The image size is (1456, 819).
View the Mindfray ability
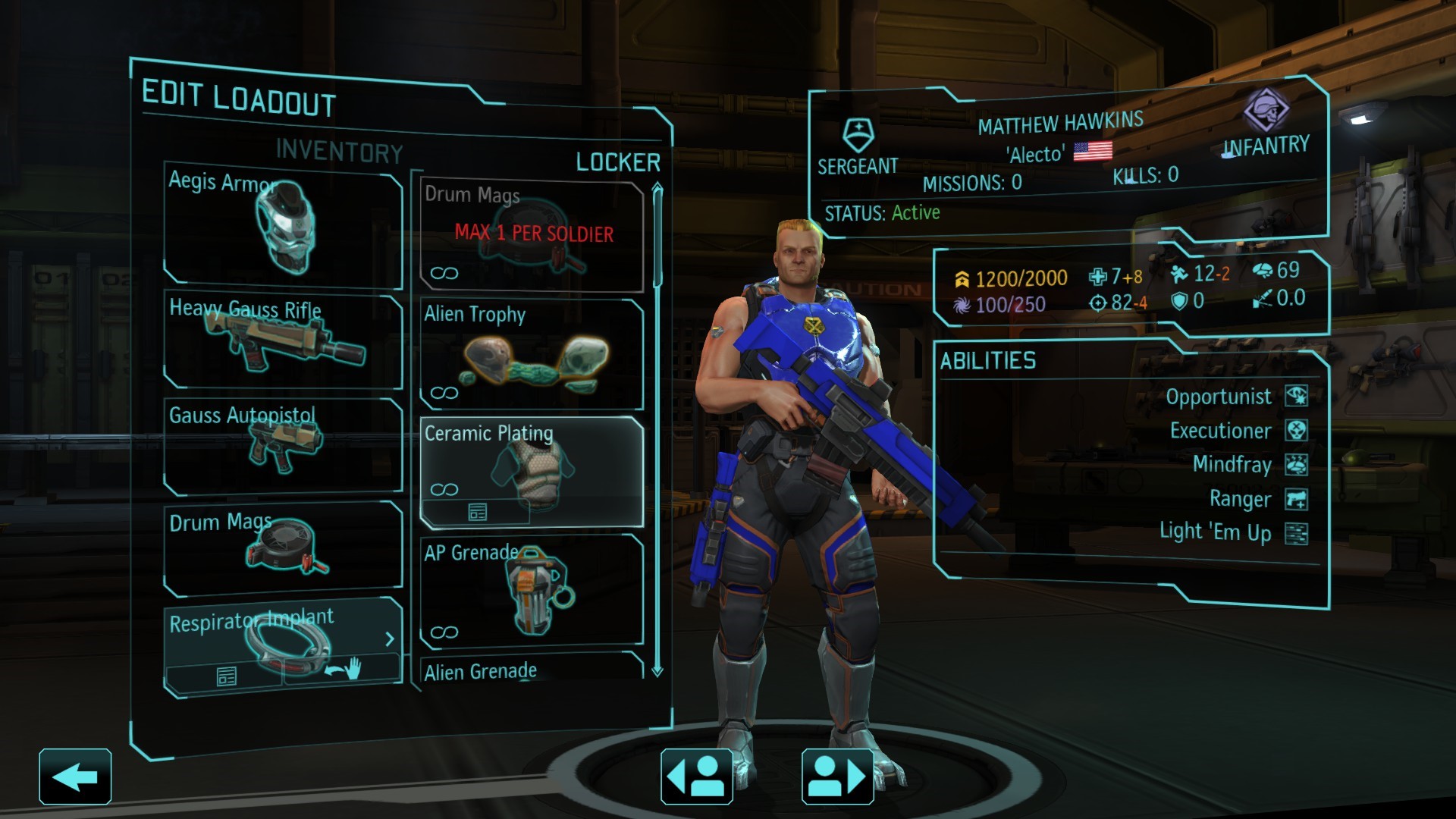point(1232,464)
